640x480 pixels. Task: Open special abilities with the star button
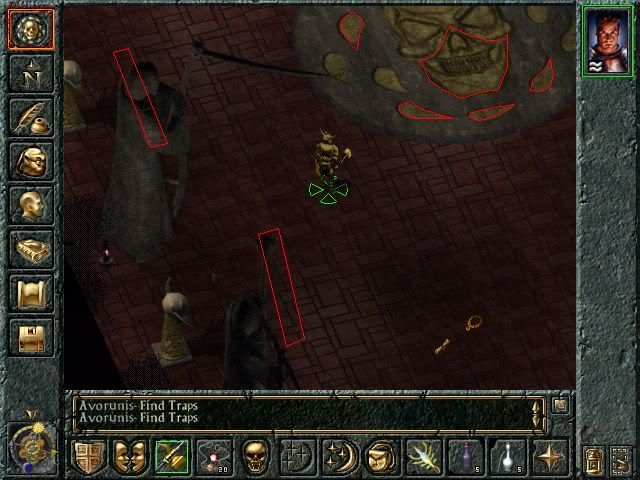pos(546,457)
